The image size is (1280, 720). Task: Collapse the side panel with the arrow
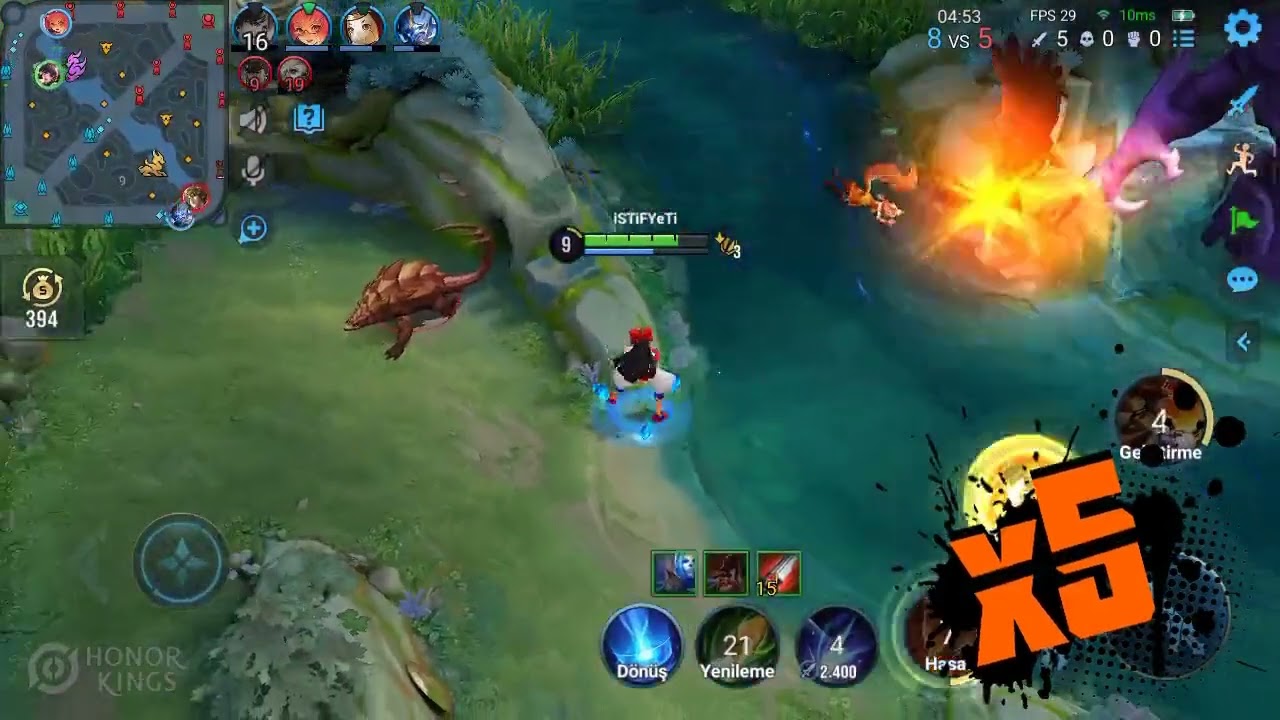click(1243, 343)
